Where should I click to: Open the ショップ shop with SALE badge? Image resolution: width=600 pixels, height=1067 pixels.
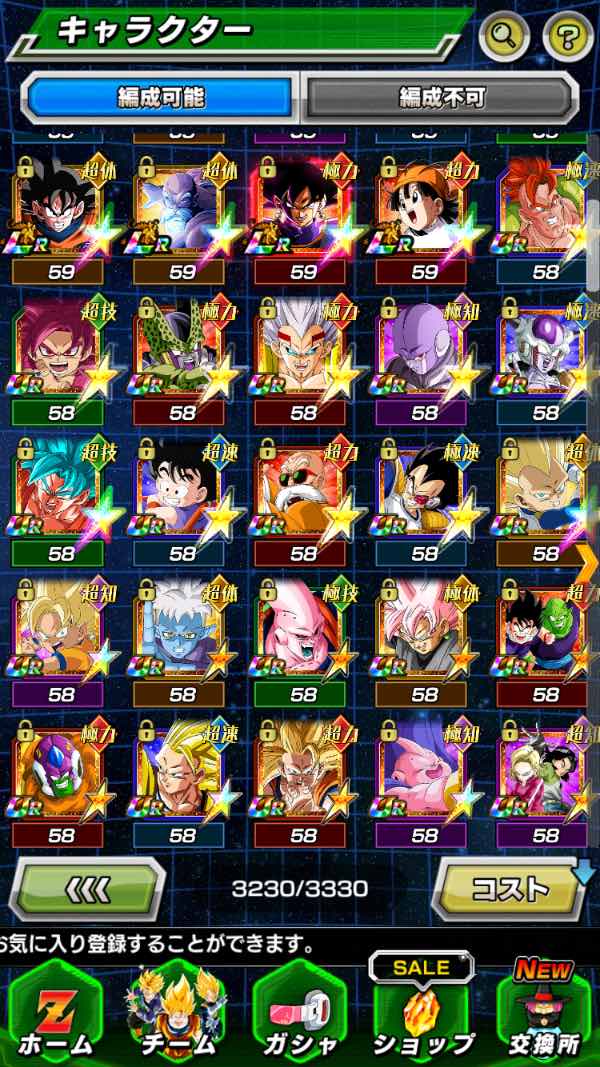[x=422, y=1012]
